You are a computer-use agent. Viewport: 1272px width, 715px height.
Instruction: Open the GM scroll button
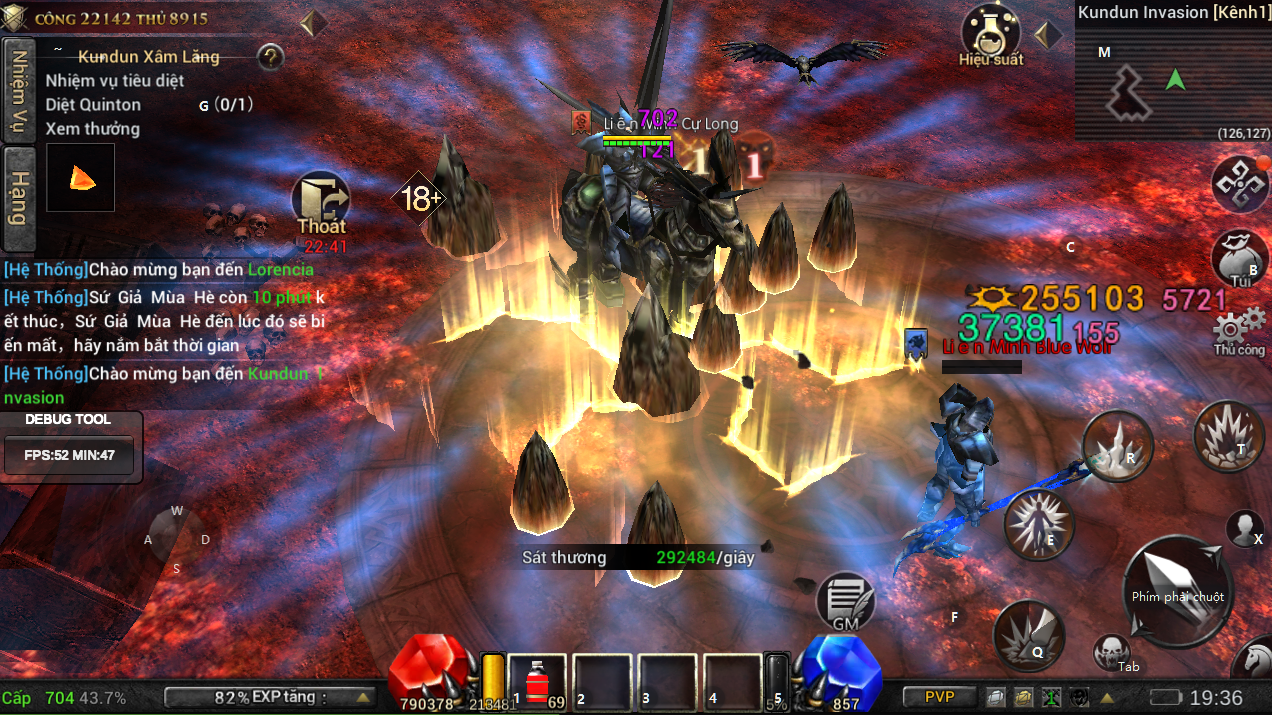point(845,601)
